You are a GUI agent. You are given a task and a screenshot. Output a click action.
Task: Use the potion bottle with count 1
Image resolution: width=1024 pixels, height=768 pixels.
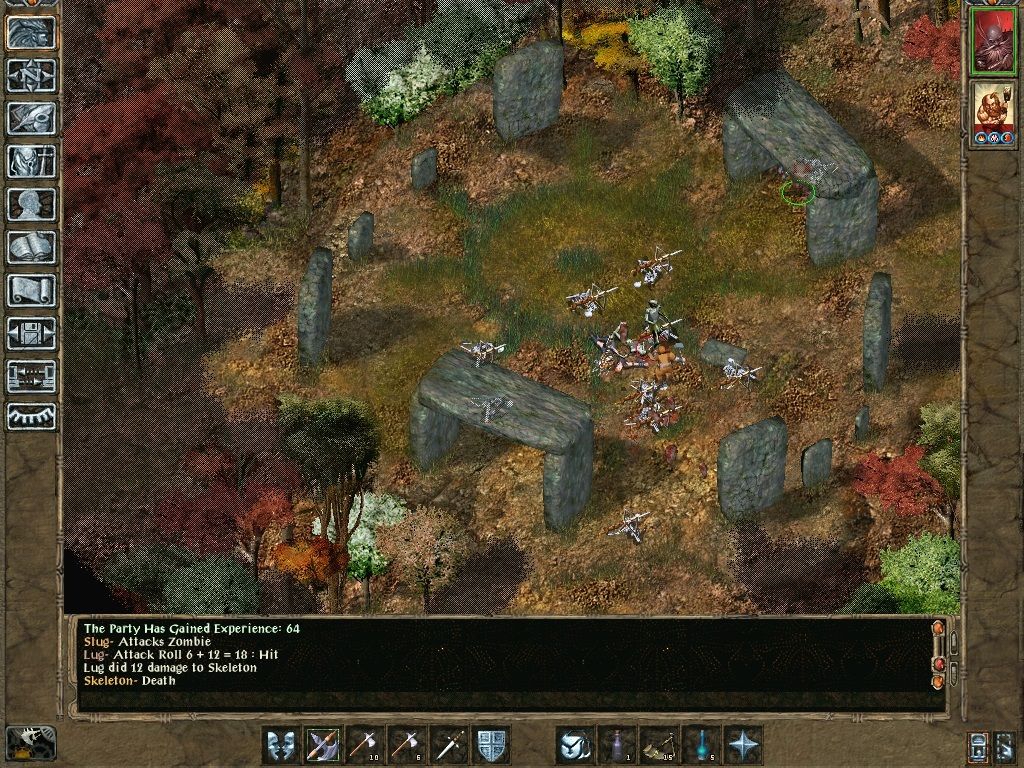click(617, 745)
